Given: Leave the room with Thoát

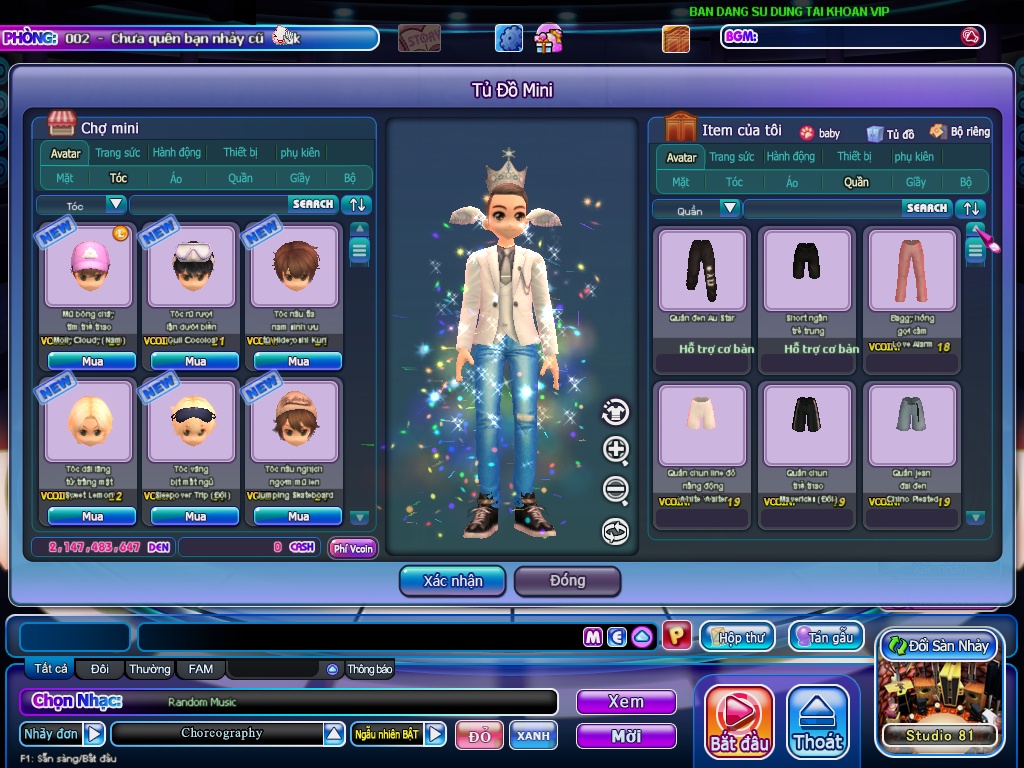Looking at the screenshot, I should point(818,722).
